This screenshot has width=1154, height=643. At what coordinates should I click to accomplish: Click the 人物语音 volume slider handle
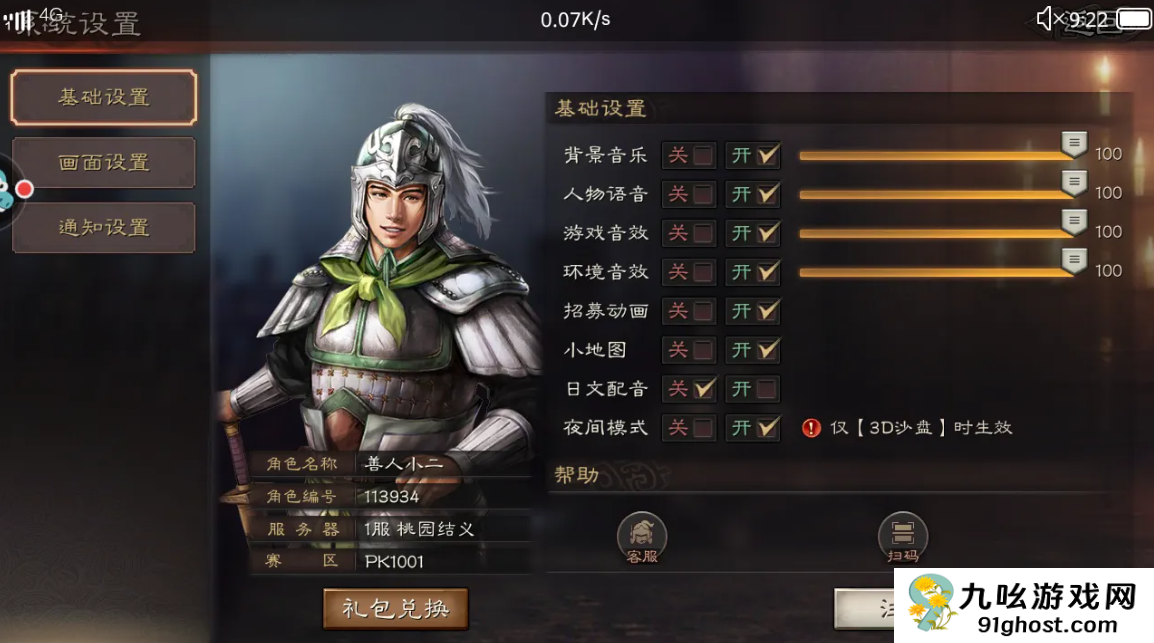coord(1074,183)
